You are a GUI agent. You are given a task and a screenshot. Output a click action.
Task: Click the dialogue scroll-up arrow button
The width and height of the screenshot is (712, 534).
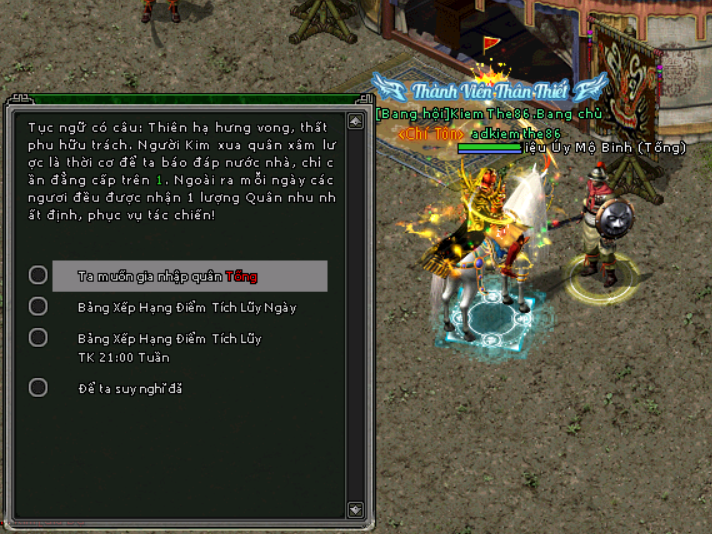coord(355,122)
